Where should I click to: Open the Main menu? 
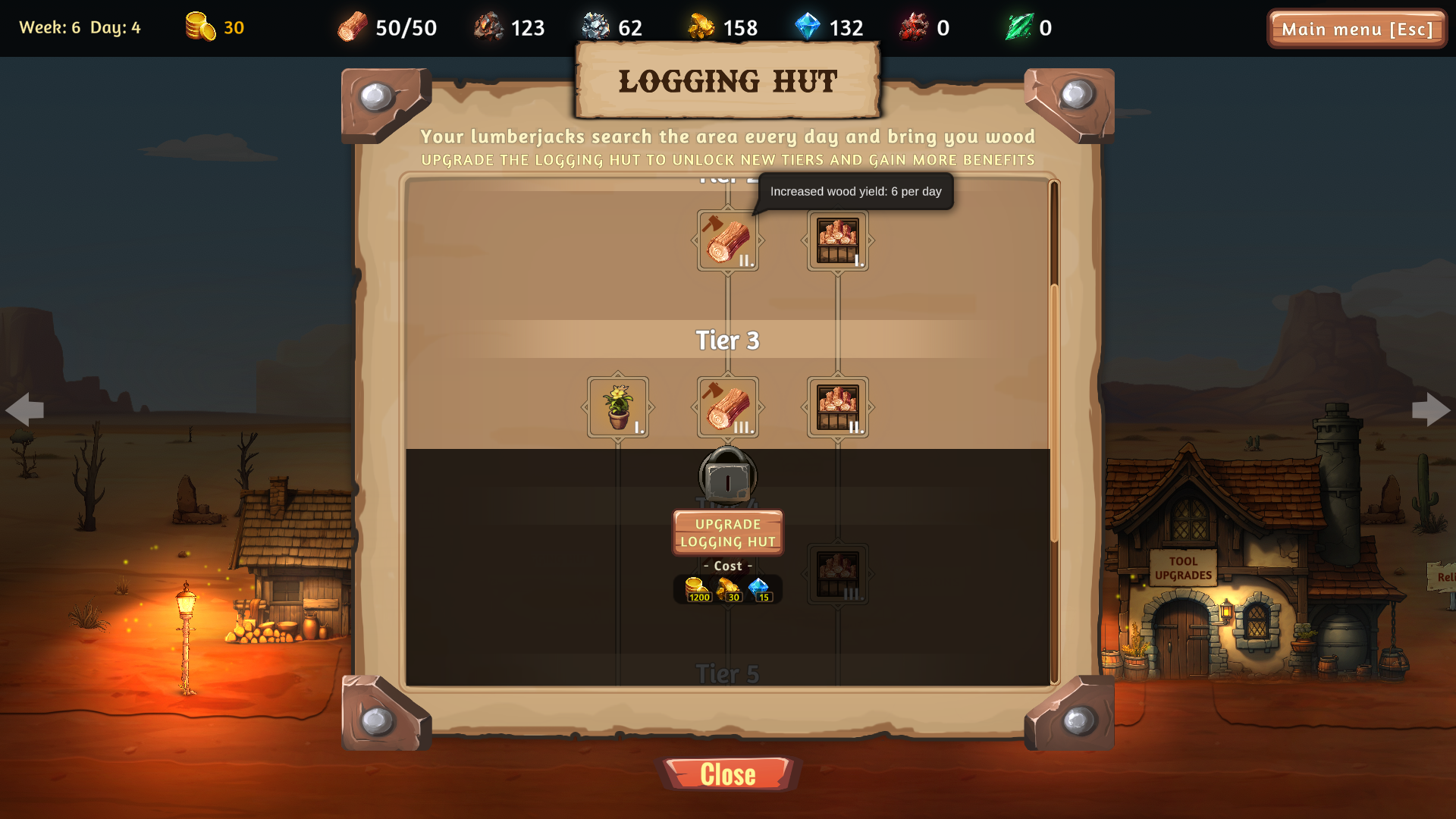point(1357,30)
